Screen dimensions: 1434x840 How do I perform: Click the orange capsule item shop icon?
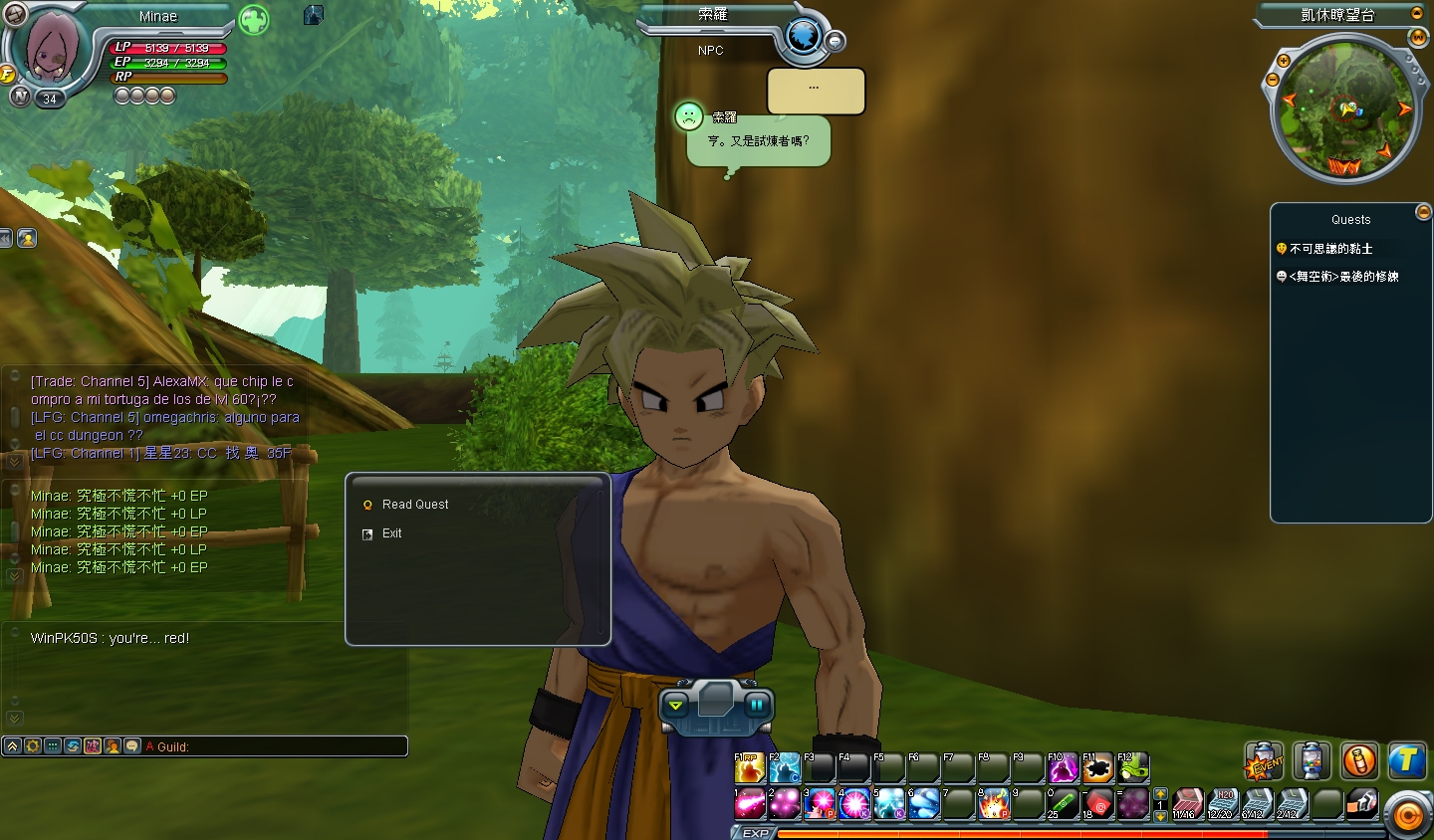(x=1359, y=760)
